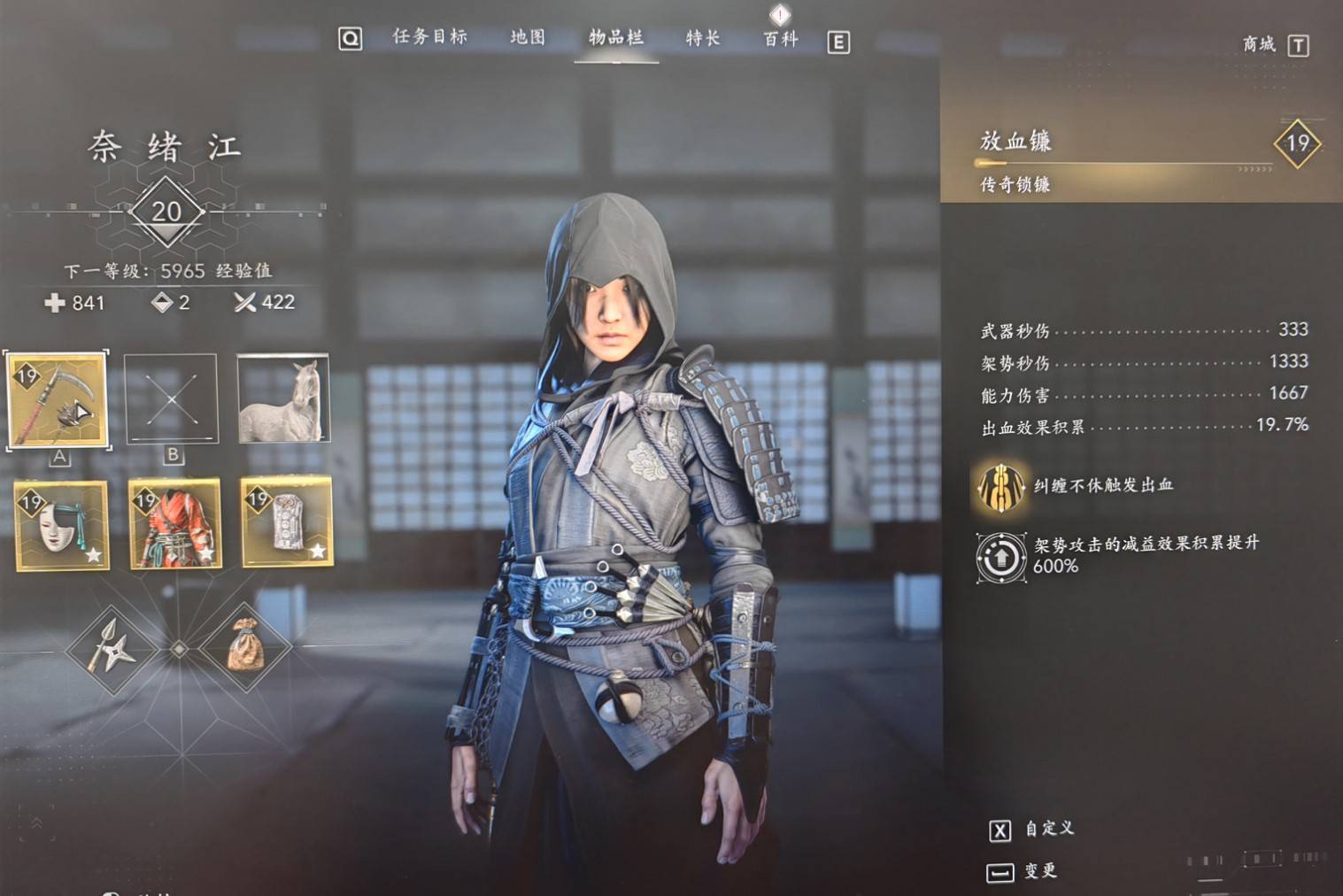Screen dimensions: 1343x896
Task: Click the star marker on the outfit slot
Action: tap(205, 553)
